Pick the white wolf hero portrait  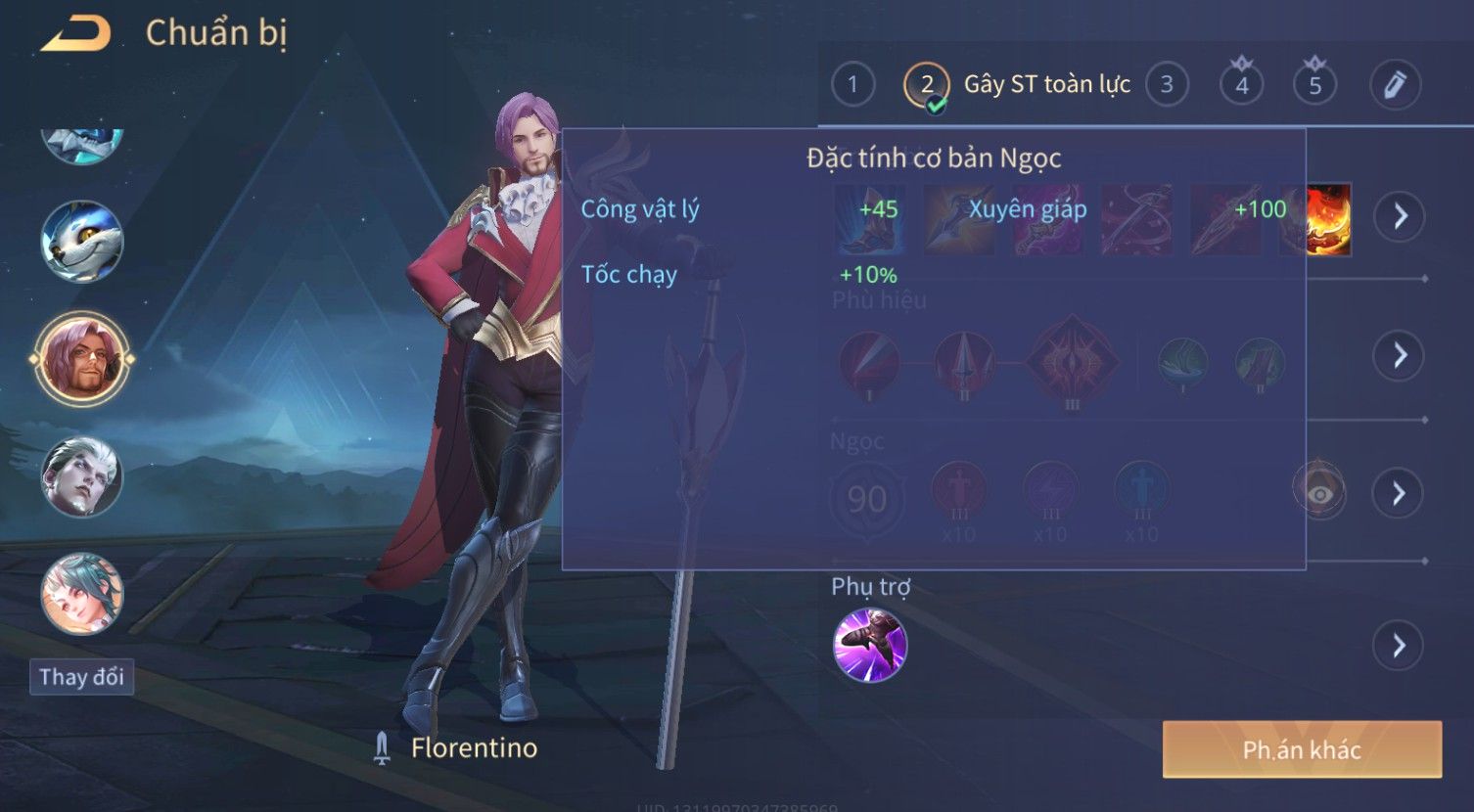[x=82, y=242]
